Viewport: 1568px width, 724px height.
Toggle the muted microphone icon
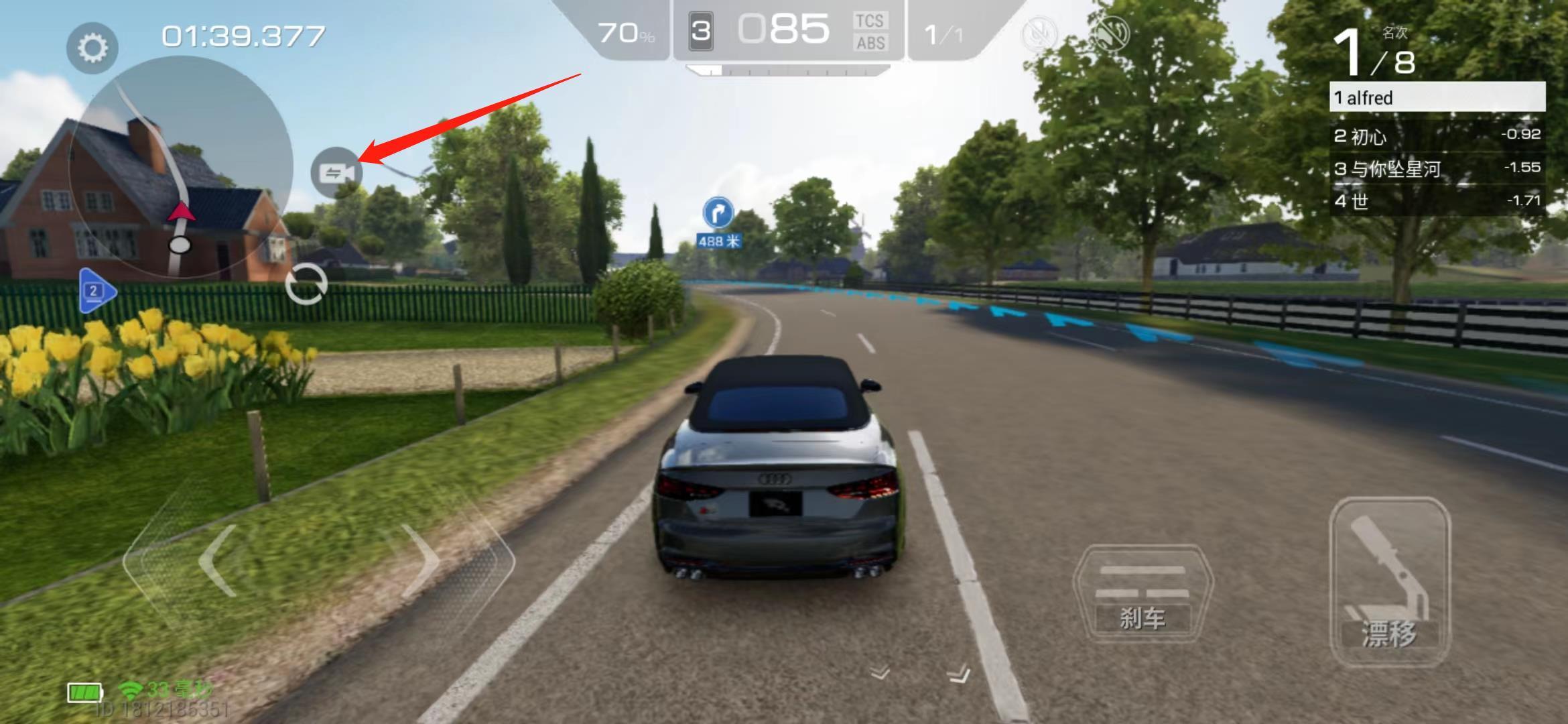(1039, 34)
